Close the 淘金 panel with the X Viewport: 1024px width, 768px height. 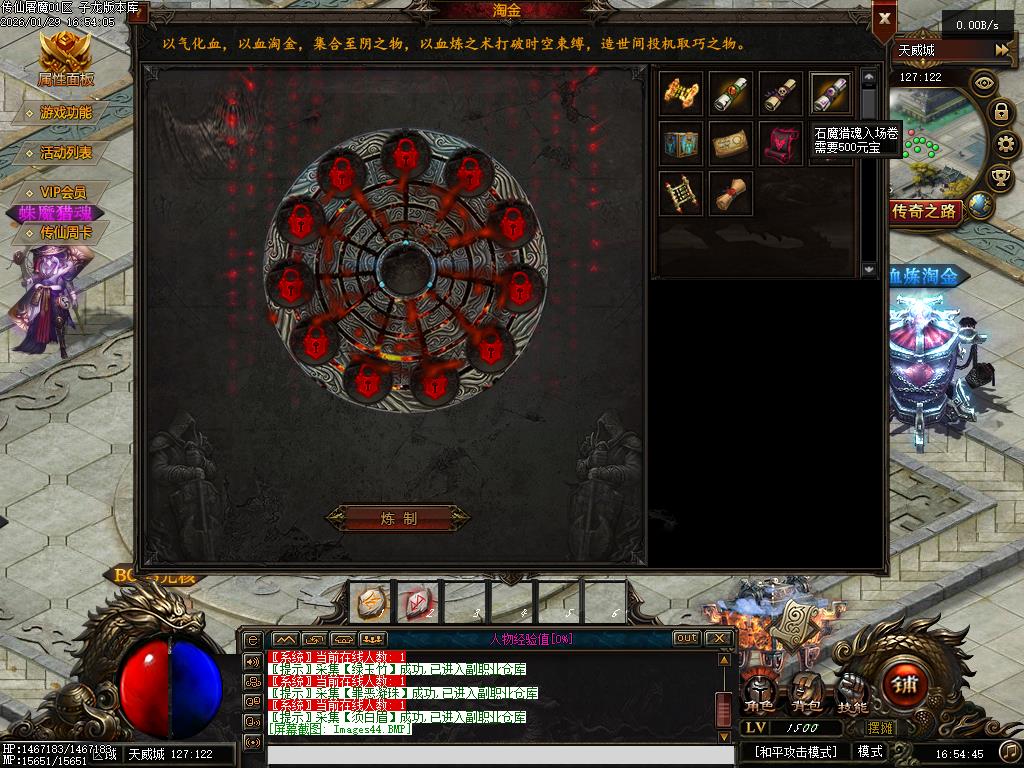[x=884, y=18]
